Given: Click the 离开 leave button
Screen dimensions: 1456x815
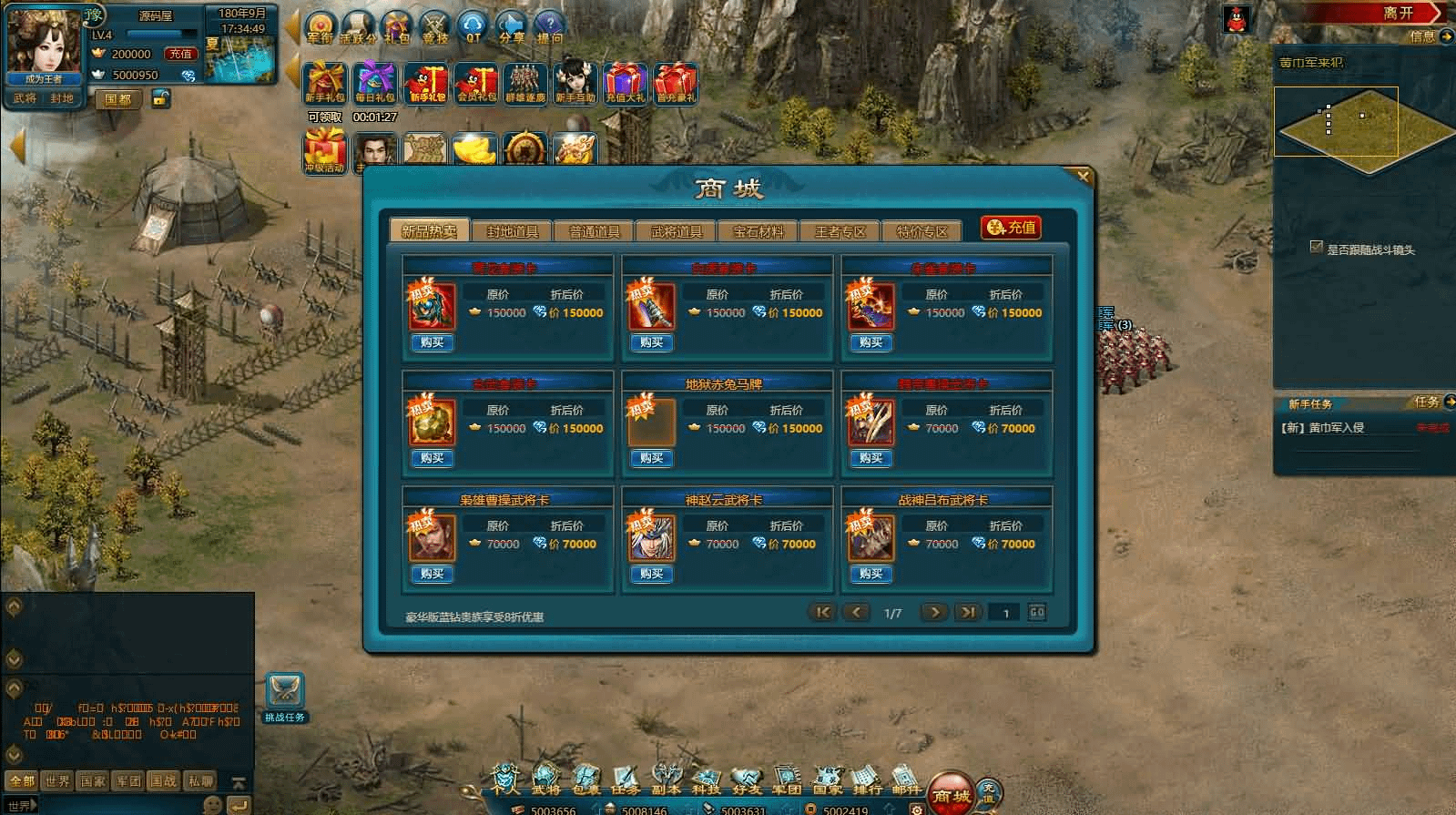Looking at the screenshot, I should tap(1398, 13).
